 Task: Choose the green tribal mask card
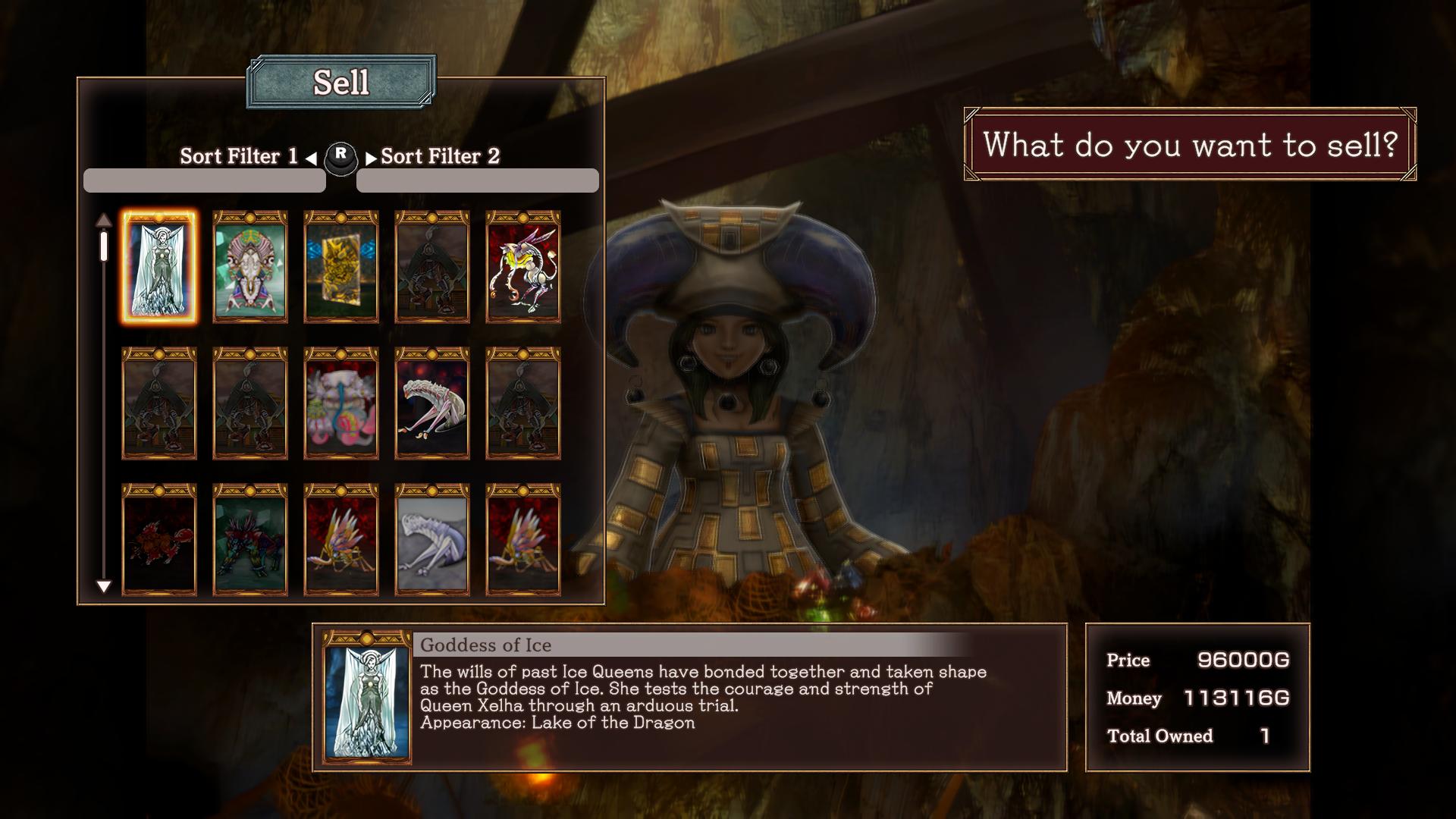[x=250, y=267]
